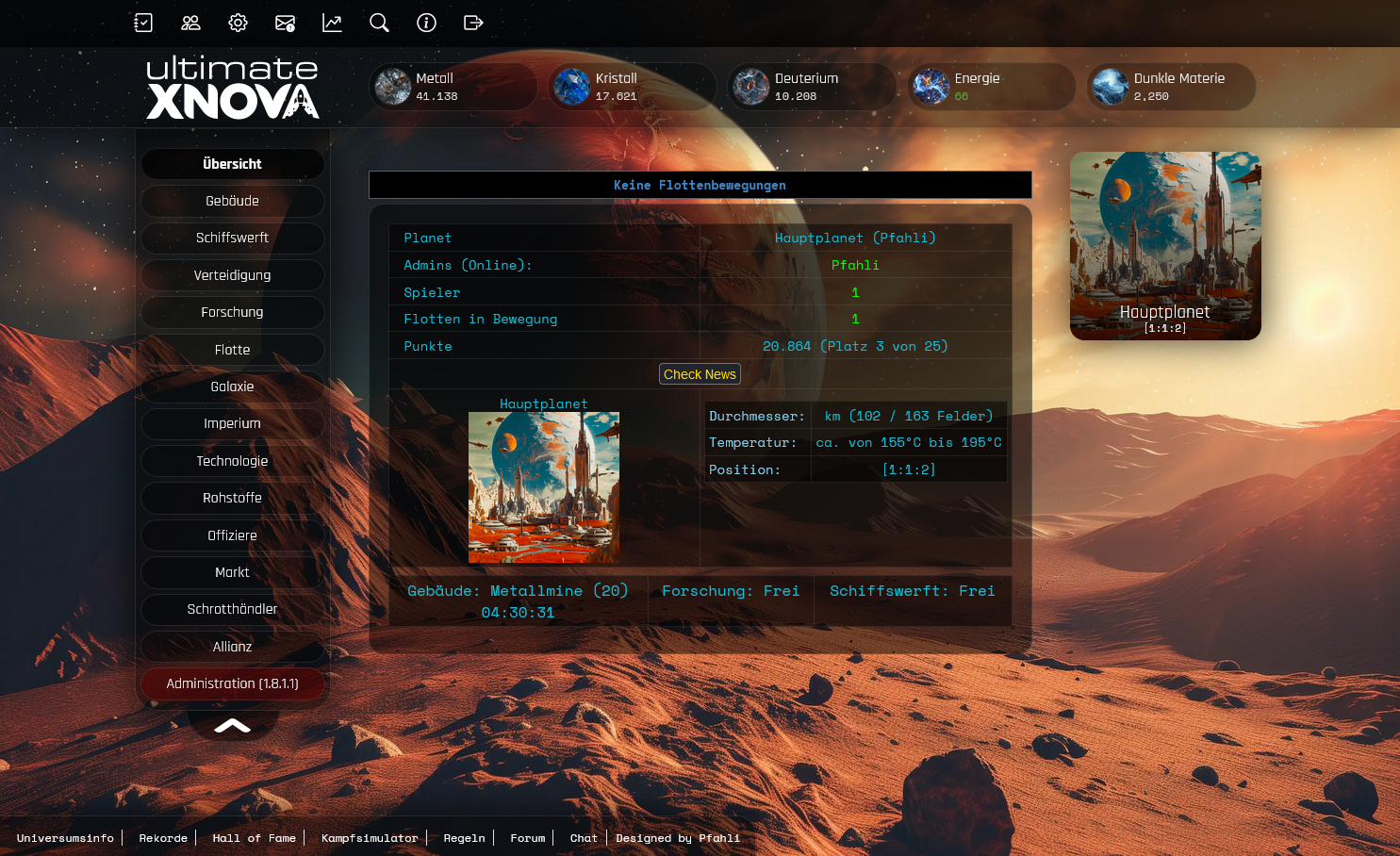This screenshot has height=856, width=1400.
Task: Open the Technologie page
Action: 232,461
